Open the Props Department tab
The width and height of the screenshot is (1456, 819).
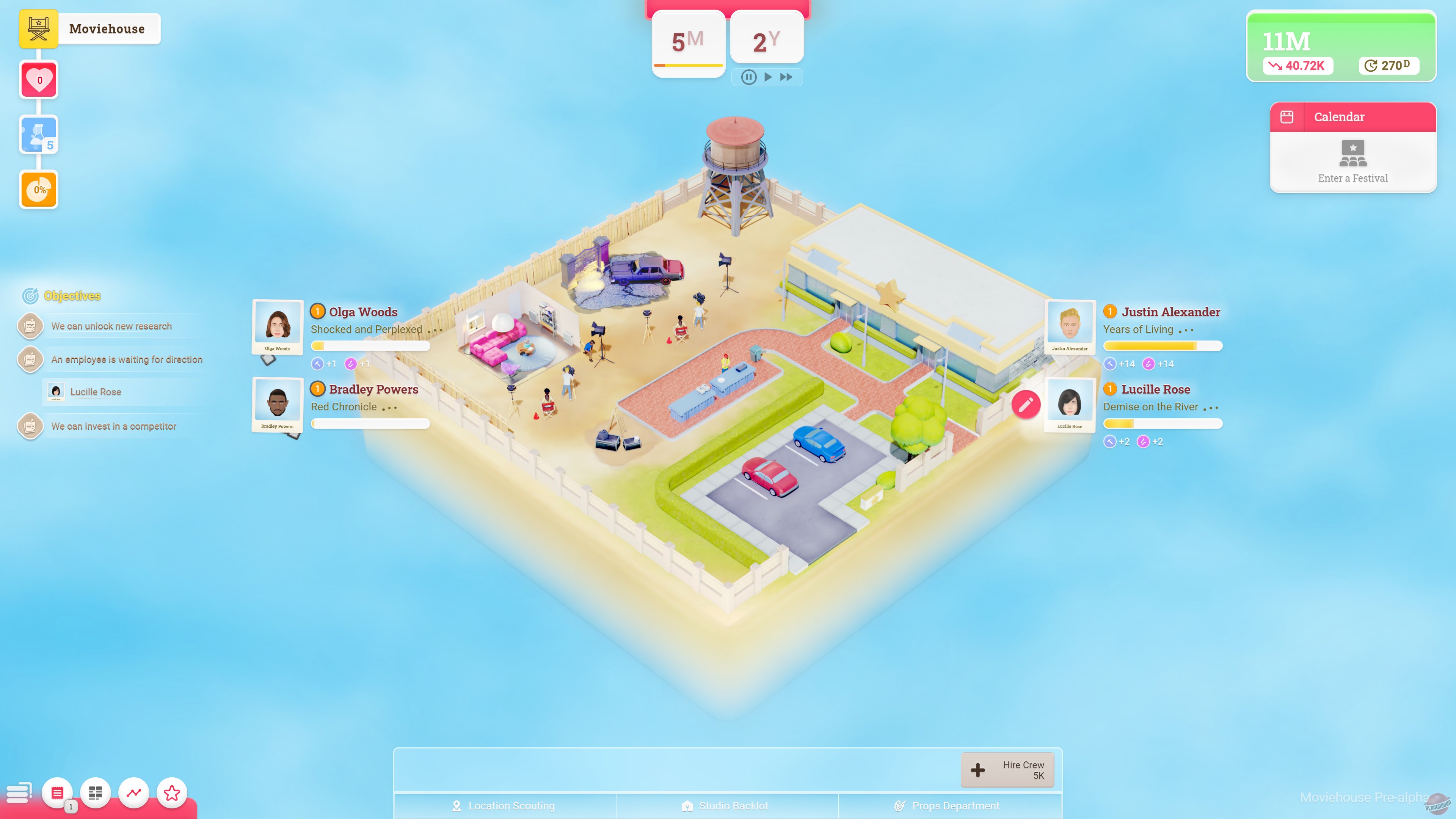(x=955, y=805)
